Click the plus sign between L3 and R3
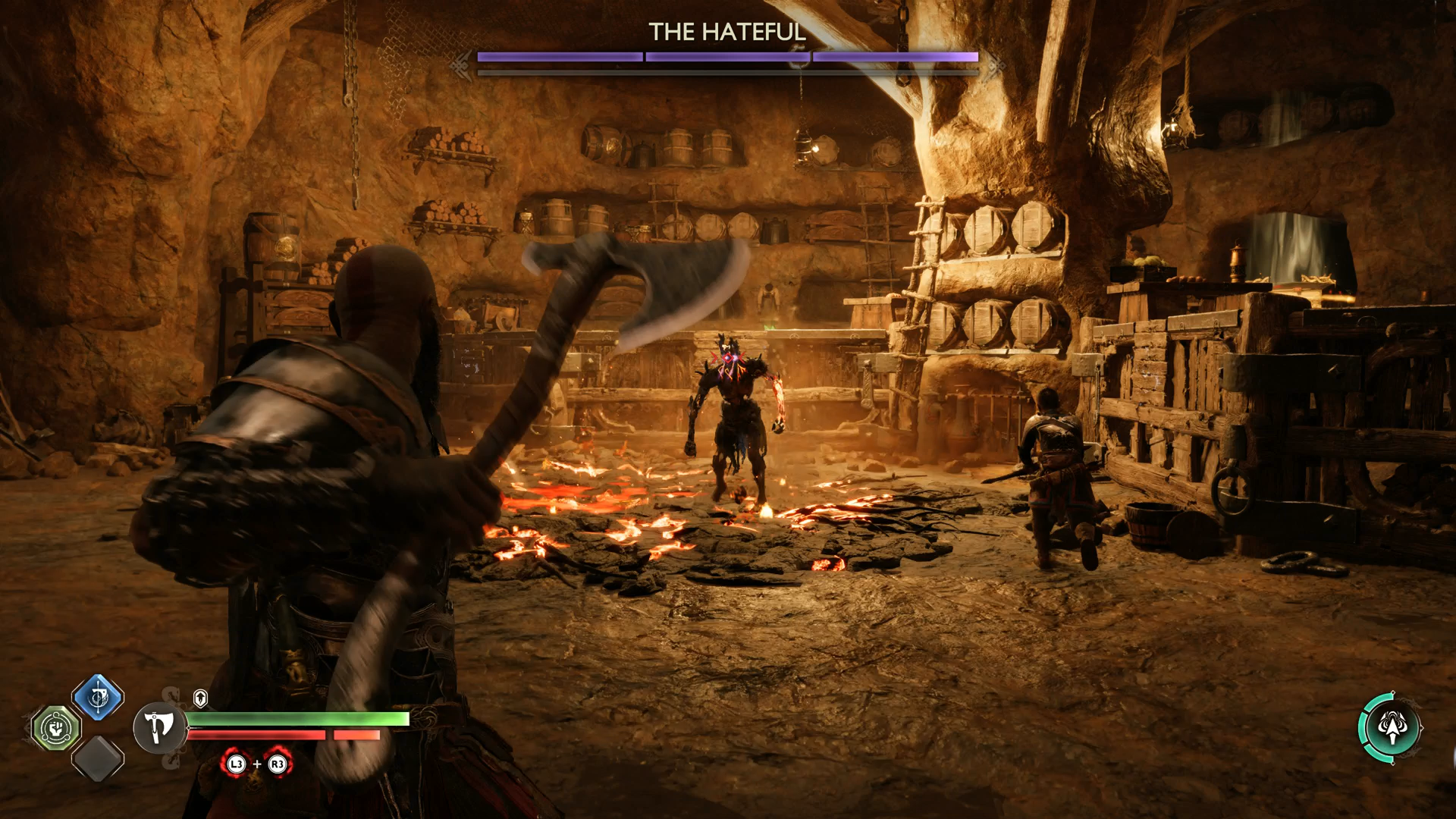Viewport: 1456px width, 819px height. pyautogui.click(x=257, y=764)
